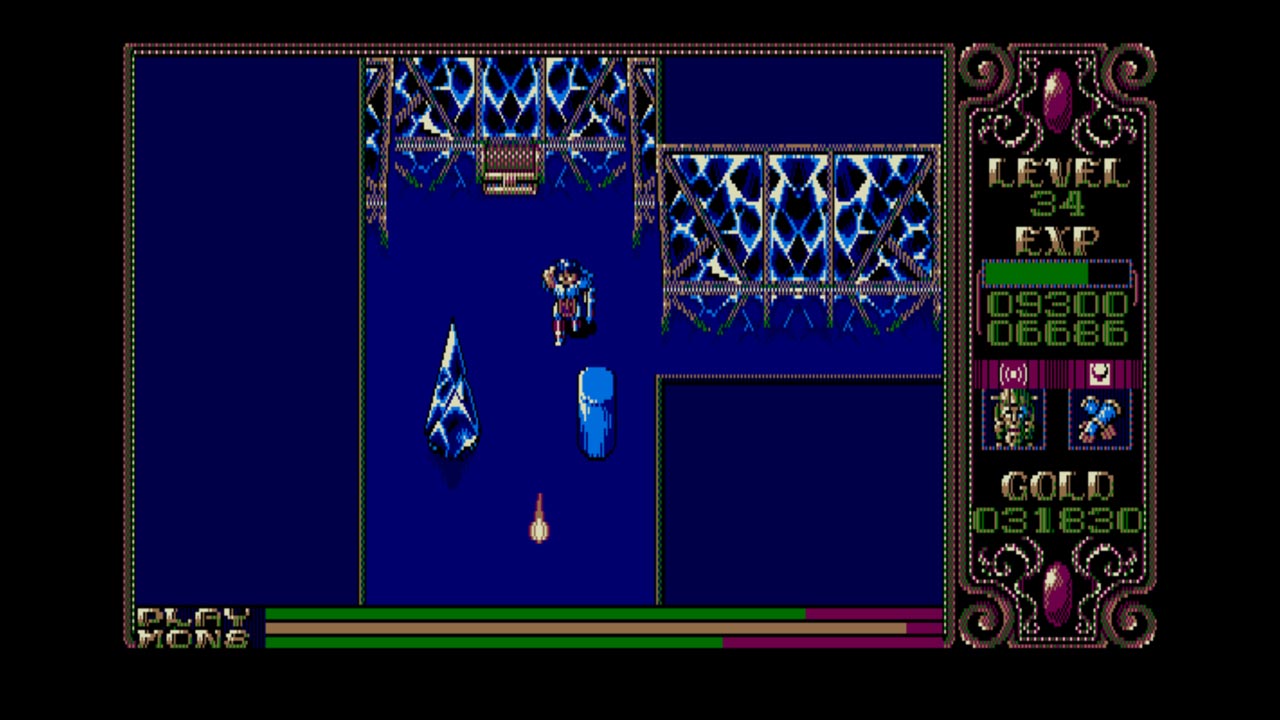The image size is (1280, 720).
Task: Click the purple gem at the sidebar bottom
Action: pos(1057,592)
